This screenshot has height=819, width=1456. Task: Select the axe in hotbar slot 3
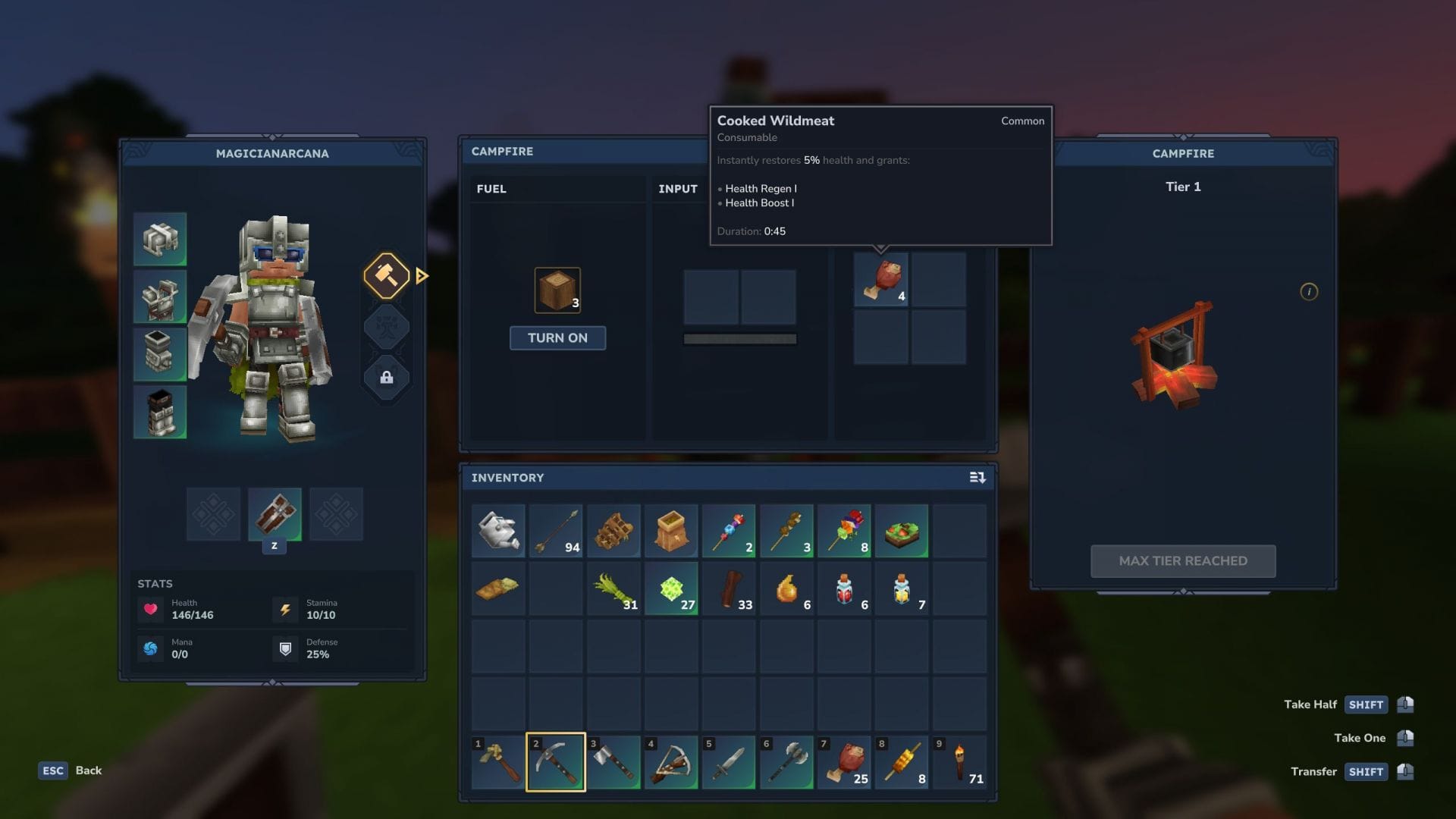point(613,762)
